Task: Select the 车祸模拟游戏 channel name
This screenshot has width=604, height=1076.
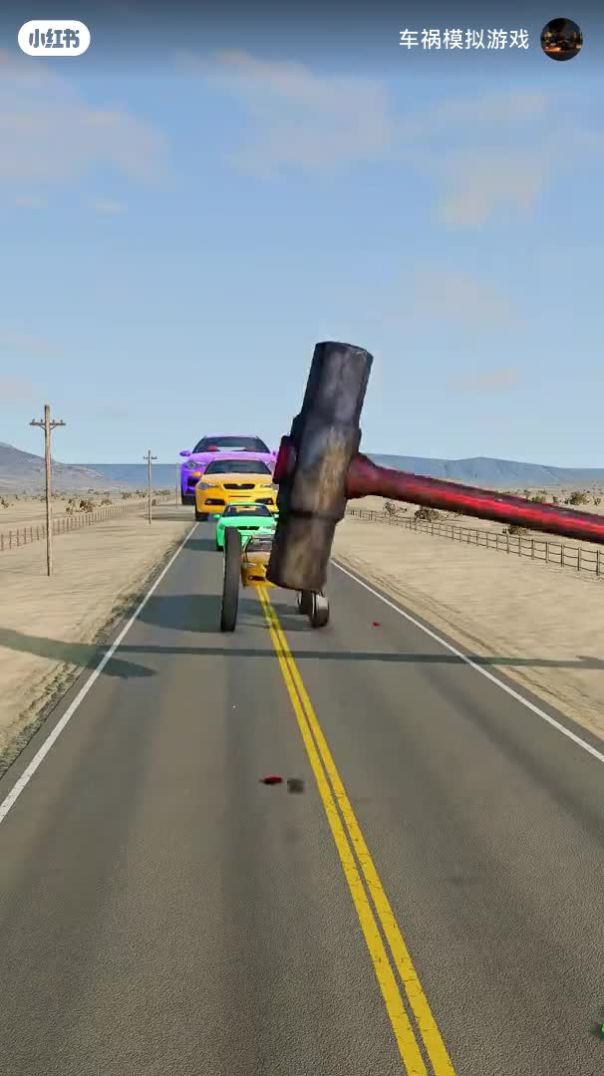Action: pyautogui.click(x=464, y=40)
